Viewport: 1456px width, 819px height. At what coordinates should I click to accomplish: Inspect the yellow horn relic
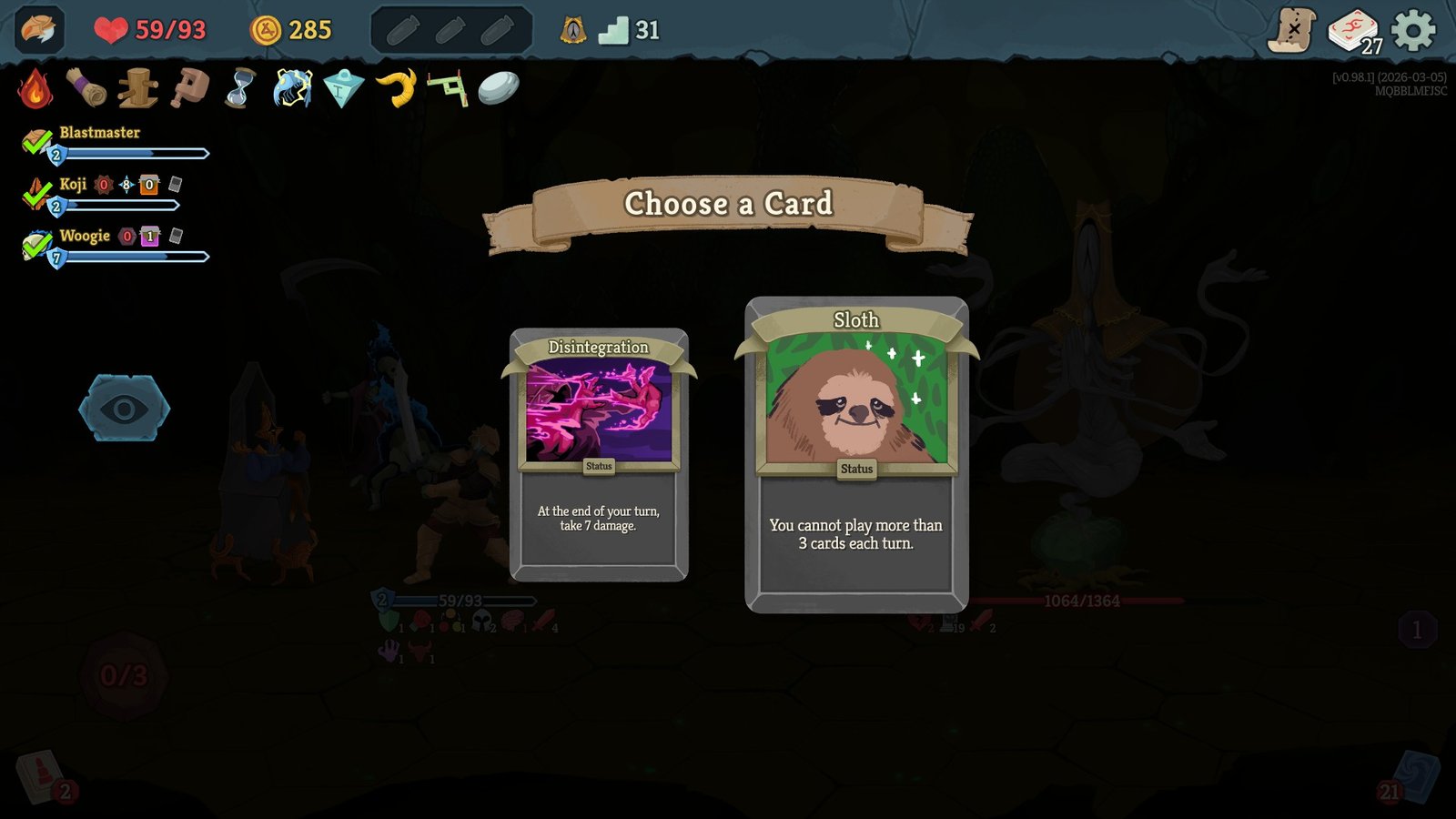tap(396, 88)
